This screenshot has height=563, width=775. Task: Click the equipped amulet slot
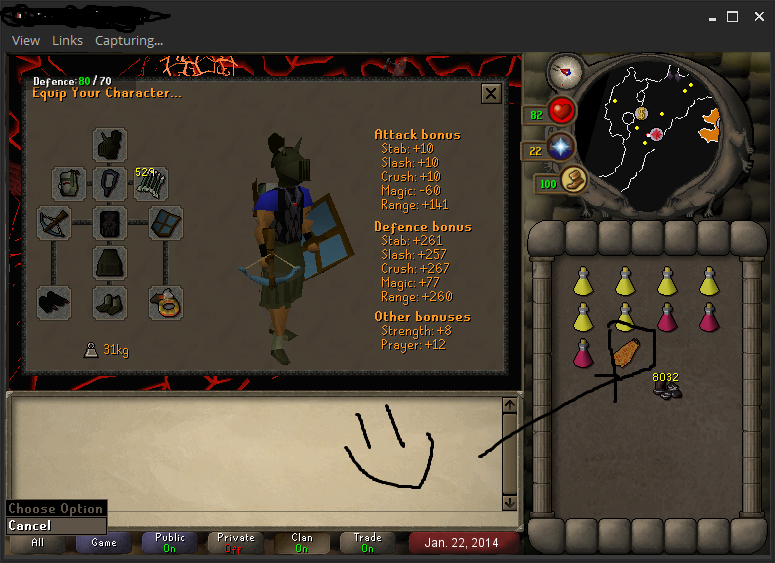click(x=110, y=183)
